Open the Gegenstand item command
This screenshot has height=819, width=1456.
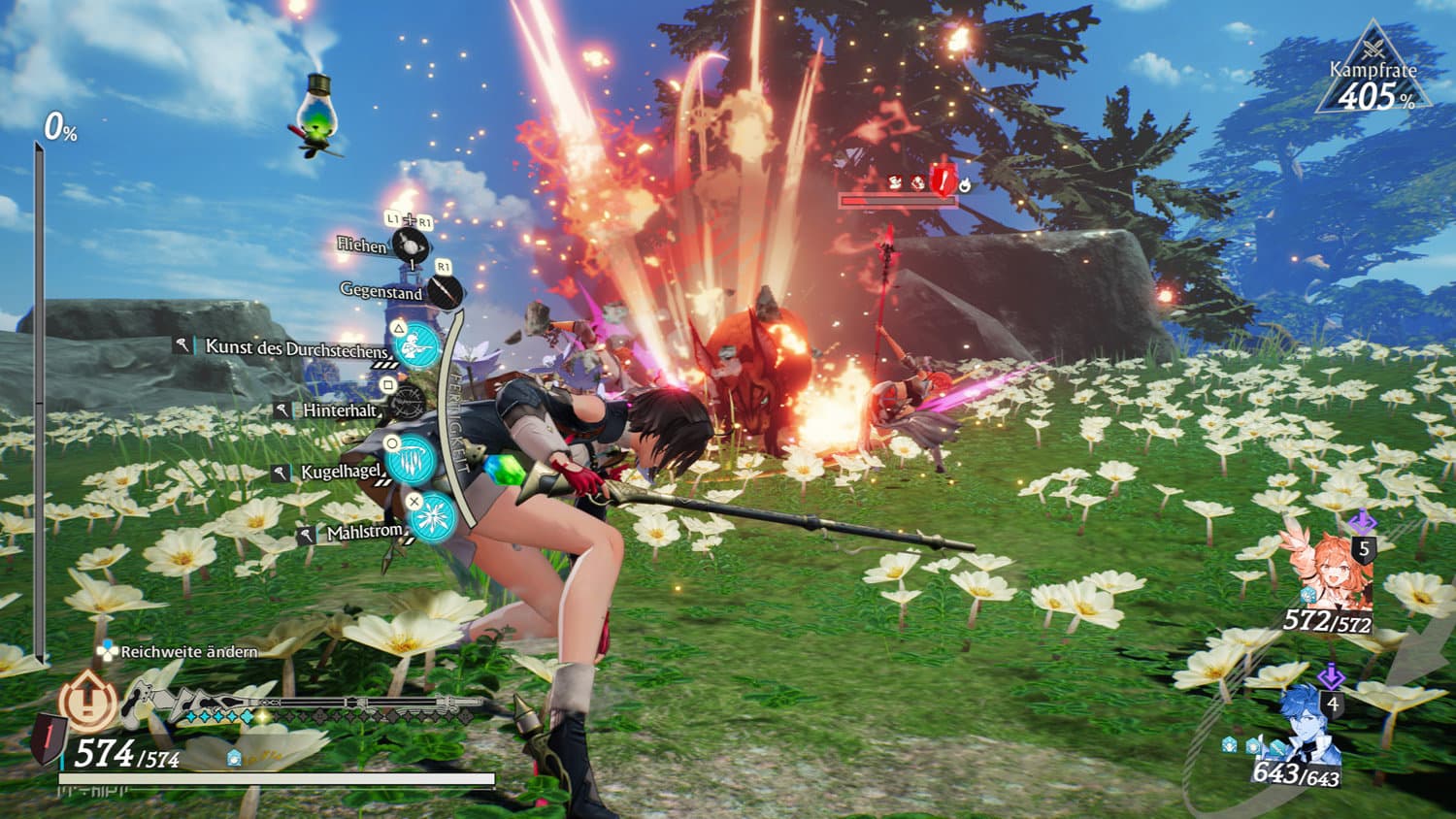(446, 291)
